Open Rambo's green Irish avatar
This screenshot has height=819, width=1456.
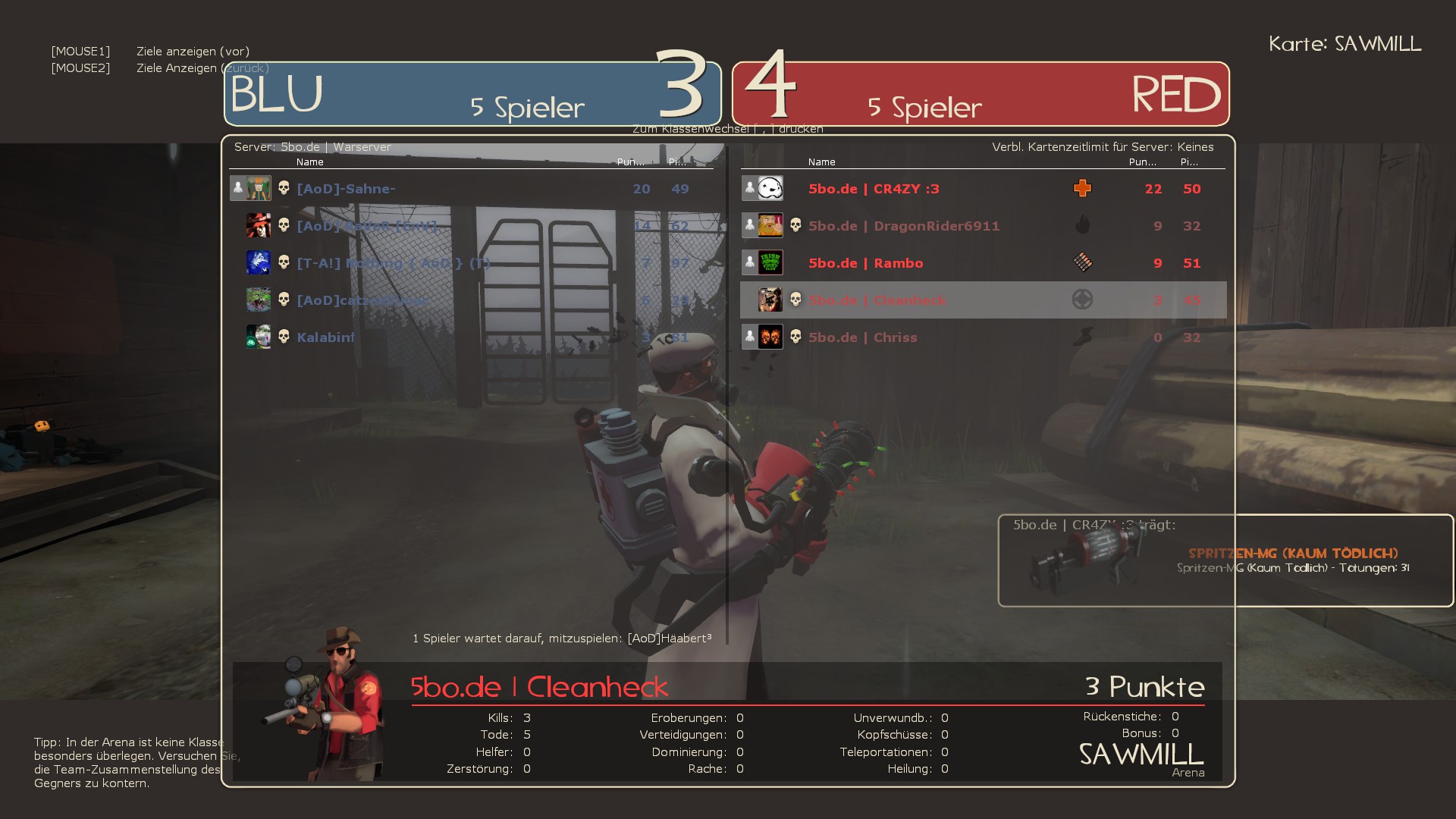770,262
